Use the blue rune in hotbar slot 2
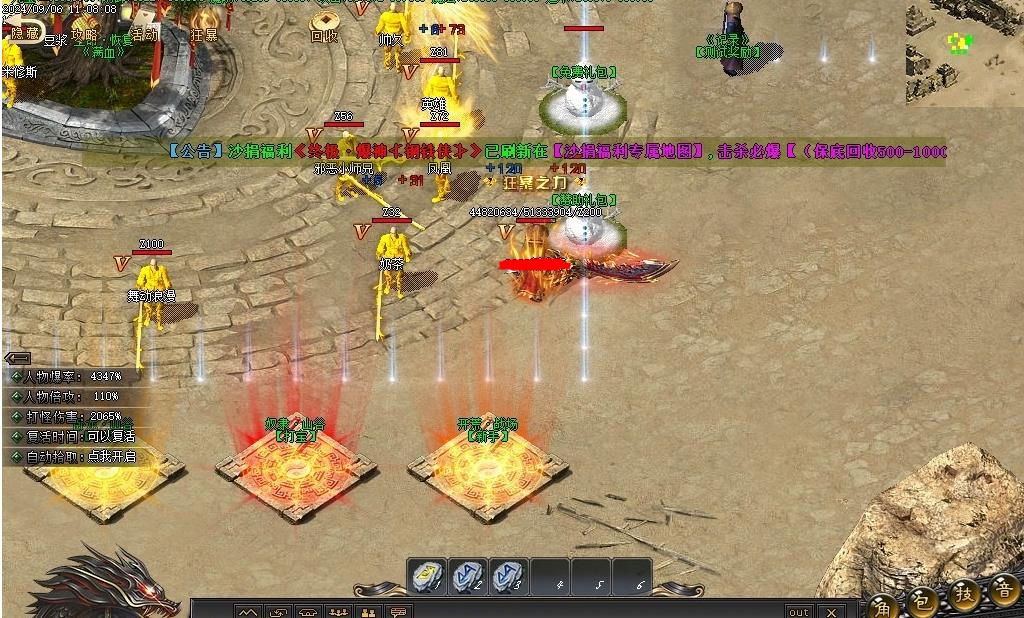This screenshot has height=618, width=1024. (467, 576)
